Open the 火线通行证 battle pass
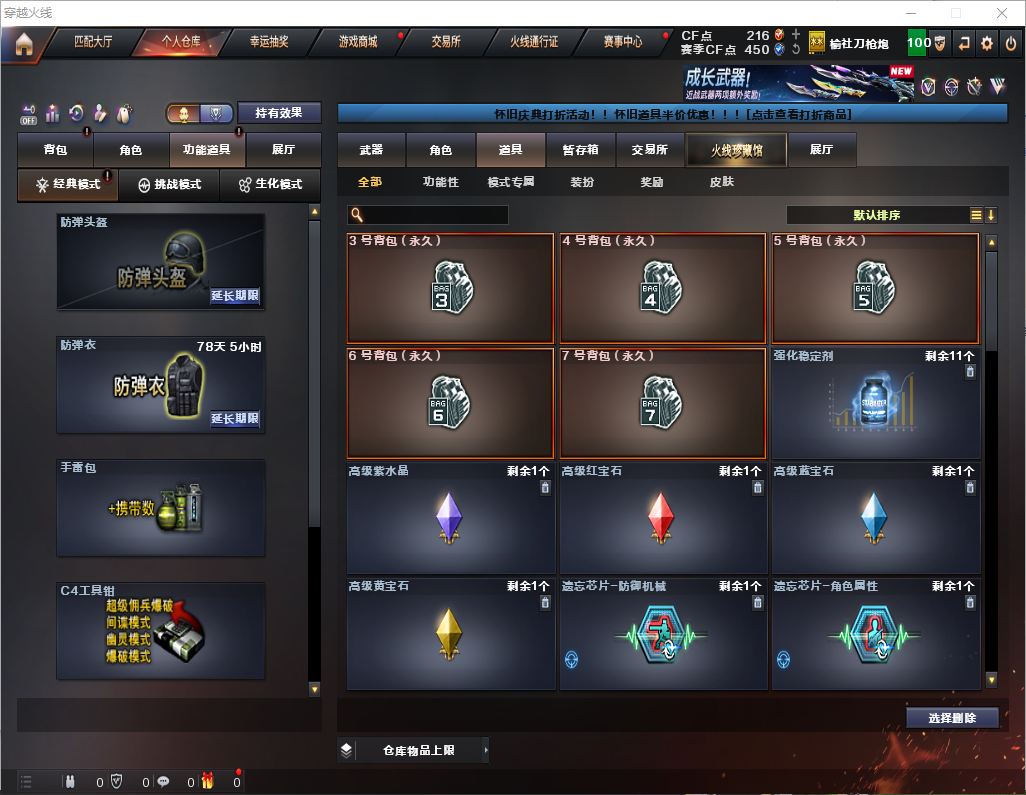1026x795 pixels. coord(534,43)
